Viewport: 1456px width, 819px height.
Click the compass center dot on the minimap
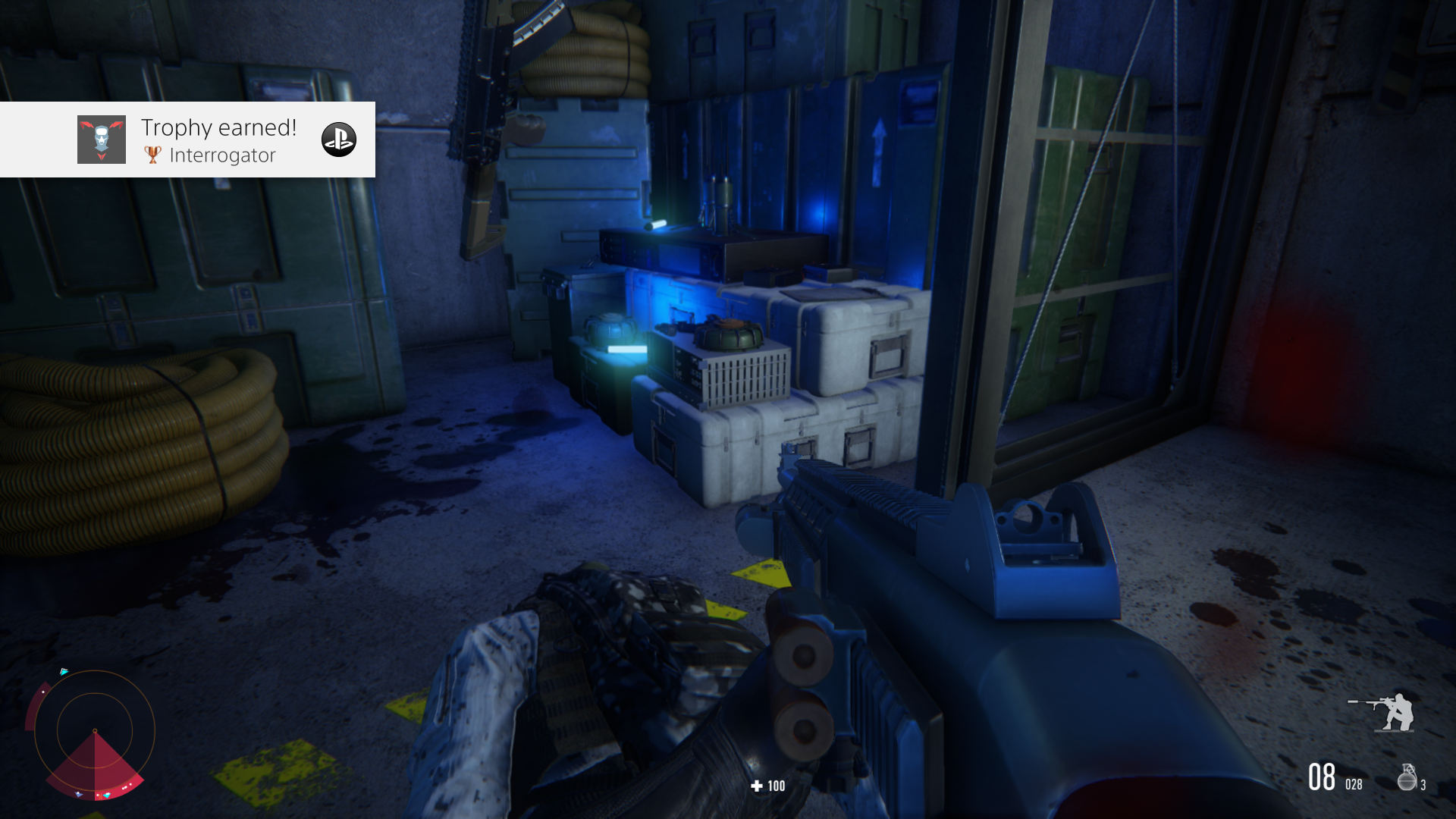pyautogui.click(x=95, y=731)
